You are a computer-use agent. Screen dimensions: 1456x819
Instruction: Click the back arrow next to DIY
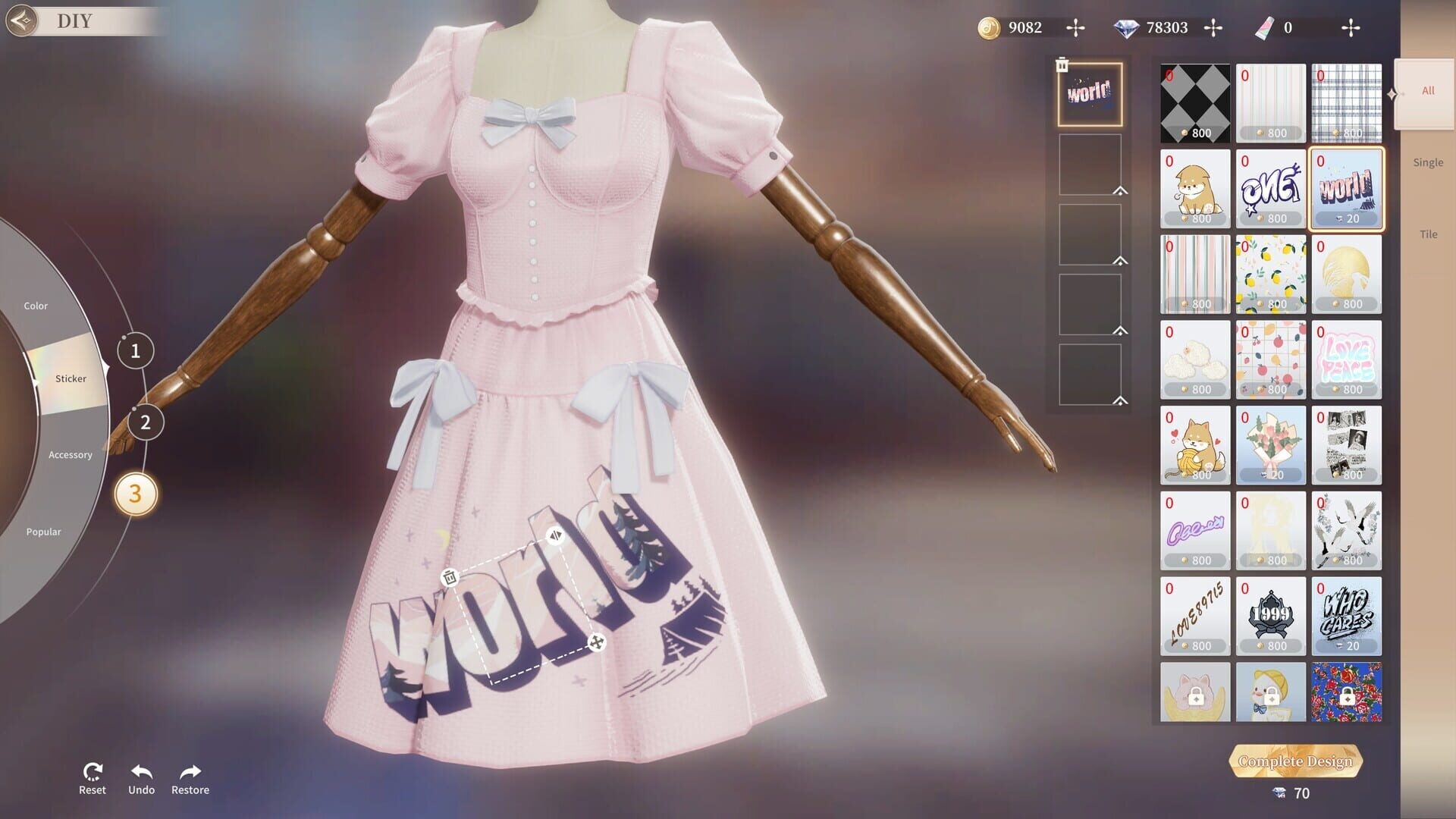23,20
